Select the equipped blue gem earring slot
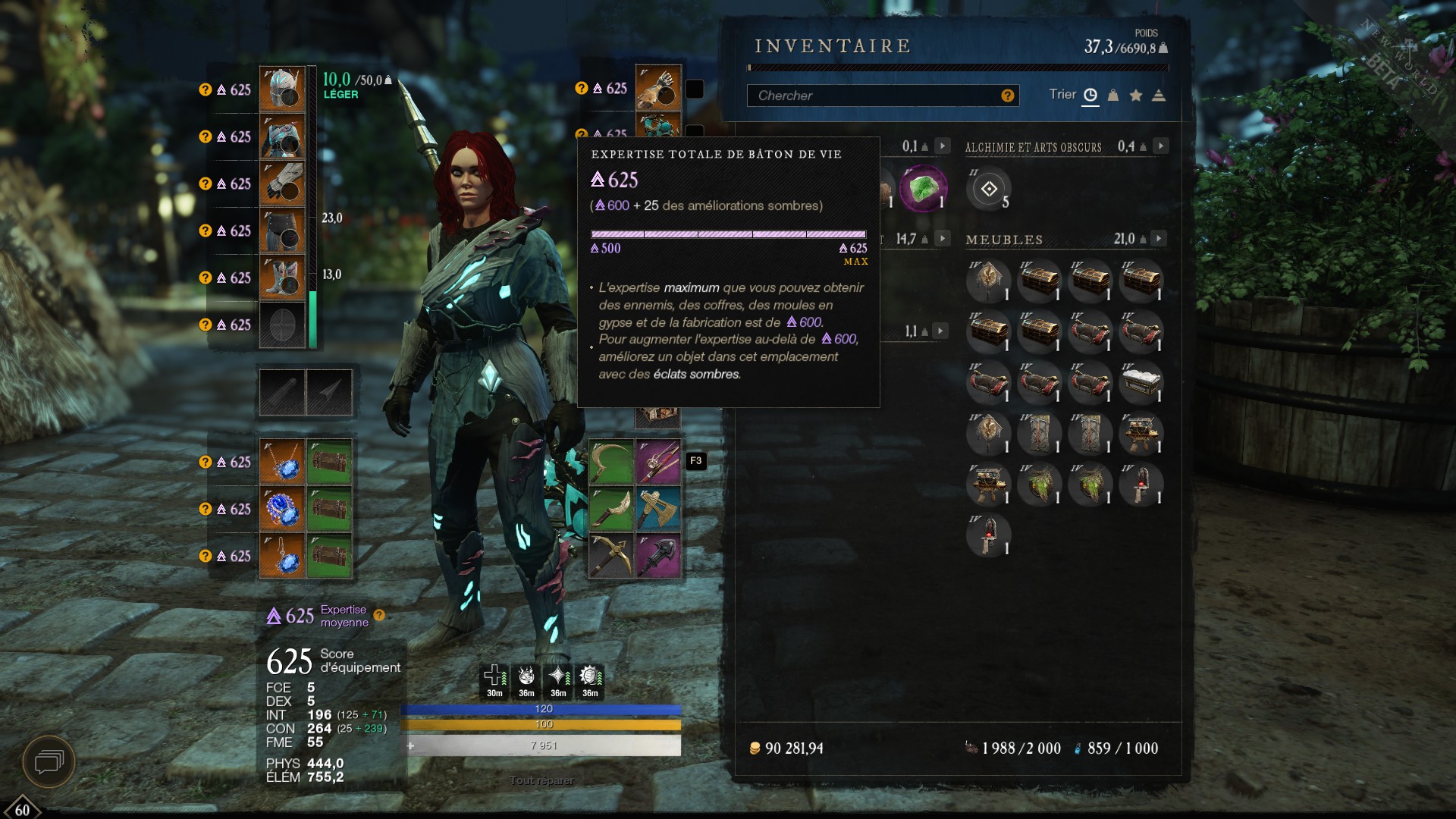The image size is (1456, 819). (x=282, y=556)
